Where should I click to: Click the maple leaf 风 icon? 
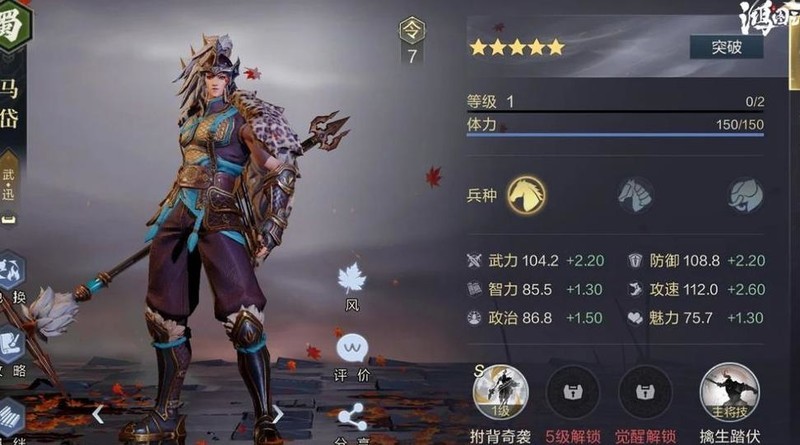tap(351, 279)
